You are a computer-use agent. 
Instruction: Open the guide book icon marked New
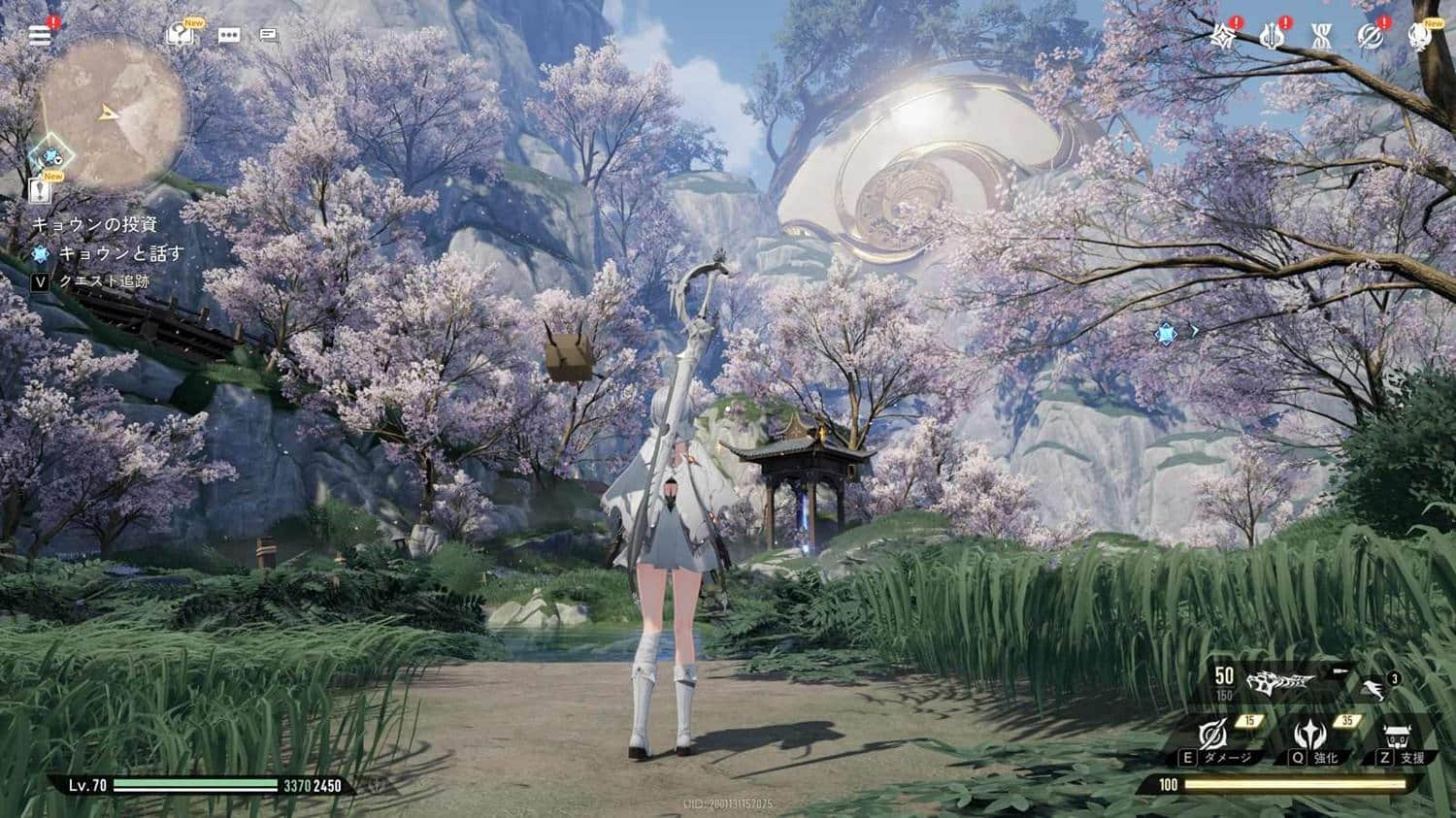pyautogui.click(x=181, y=35)
